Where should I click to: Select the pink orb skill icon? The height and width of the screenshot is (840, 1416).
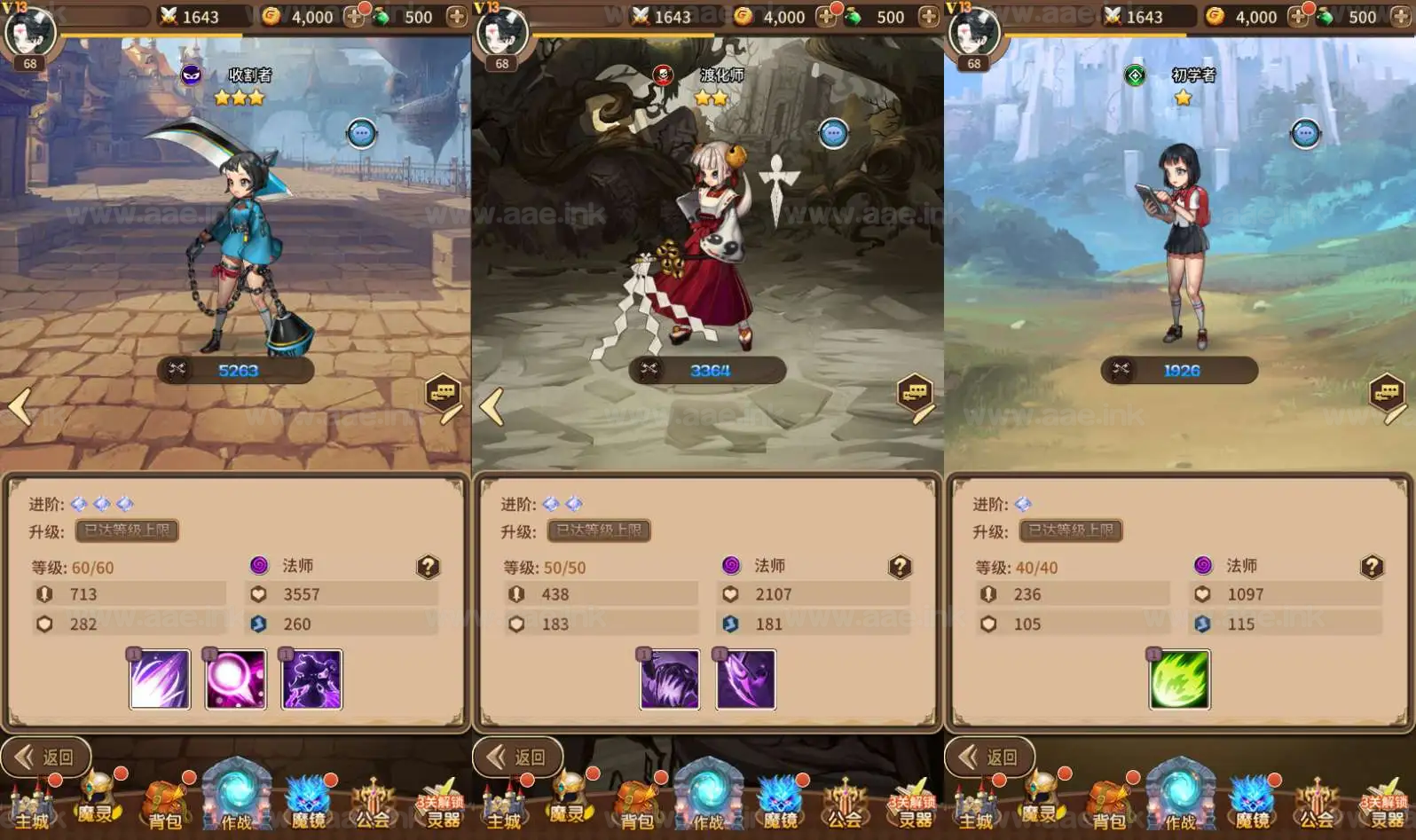point(235,679)
